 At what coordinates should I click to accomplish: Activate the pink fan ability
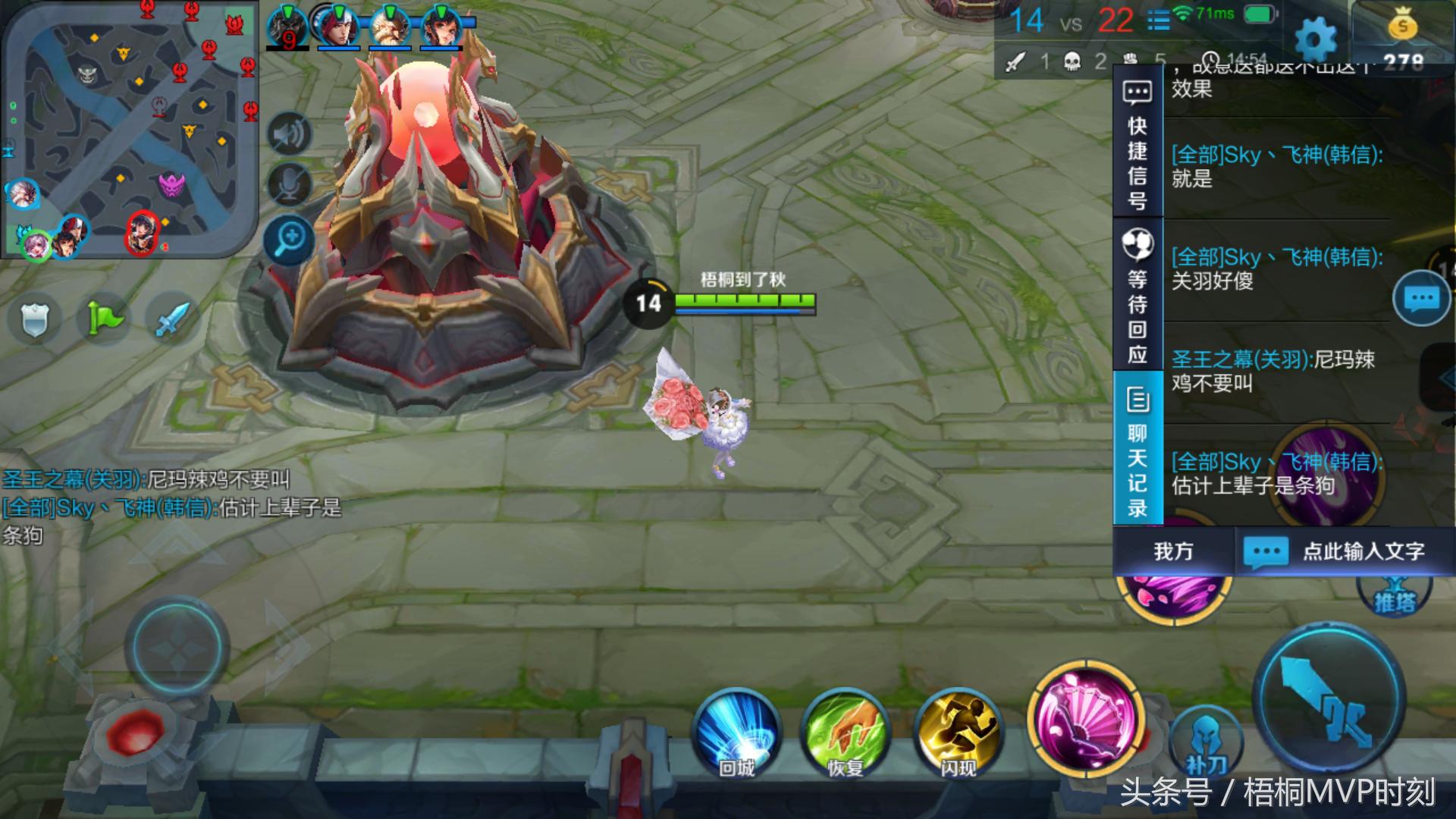[1086, 718]
